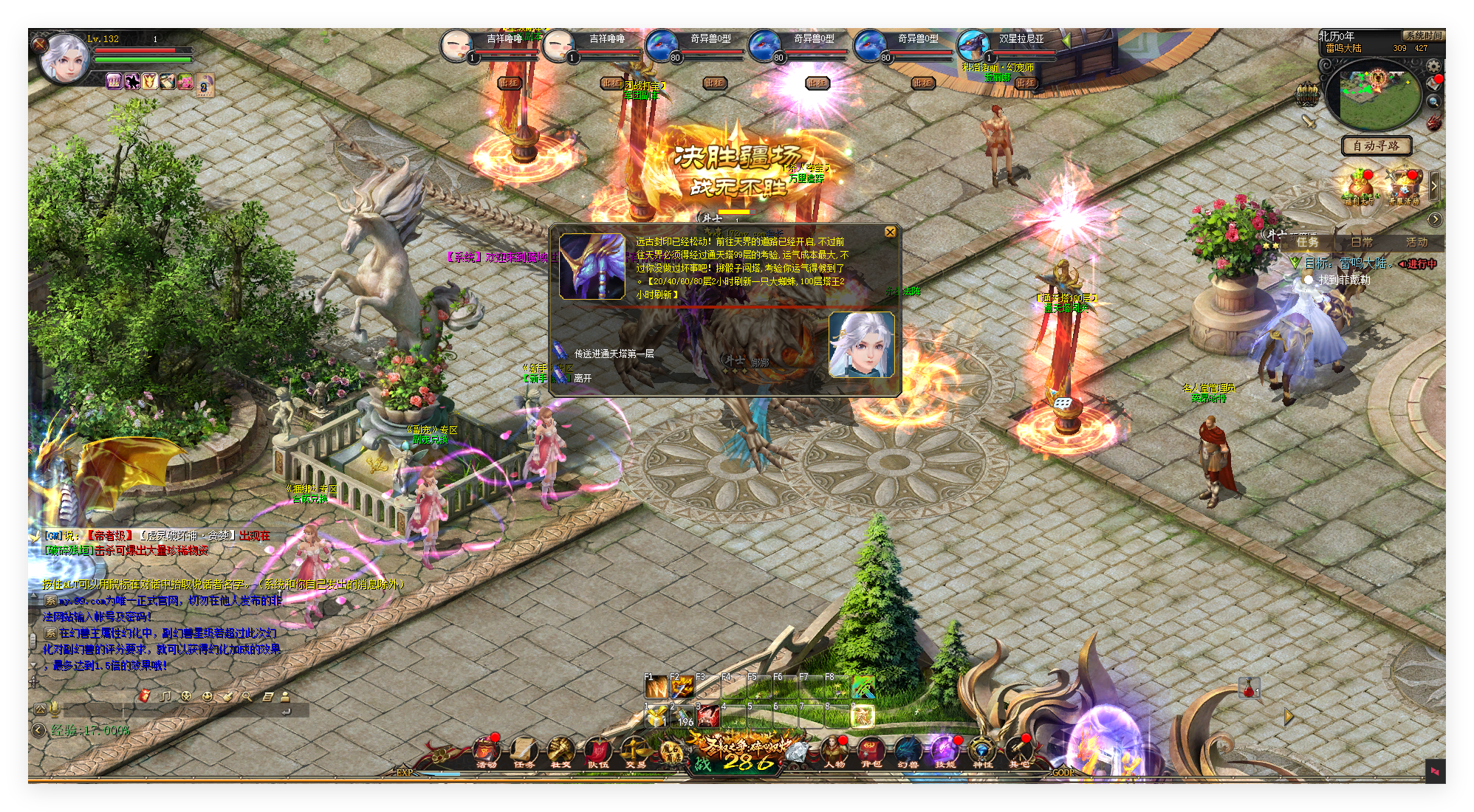Image resolution: width=1474 pixels, height=812 pixels.
Task: Open the minimap
Action: point(1377,99)
